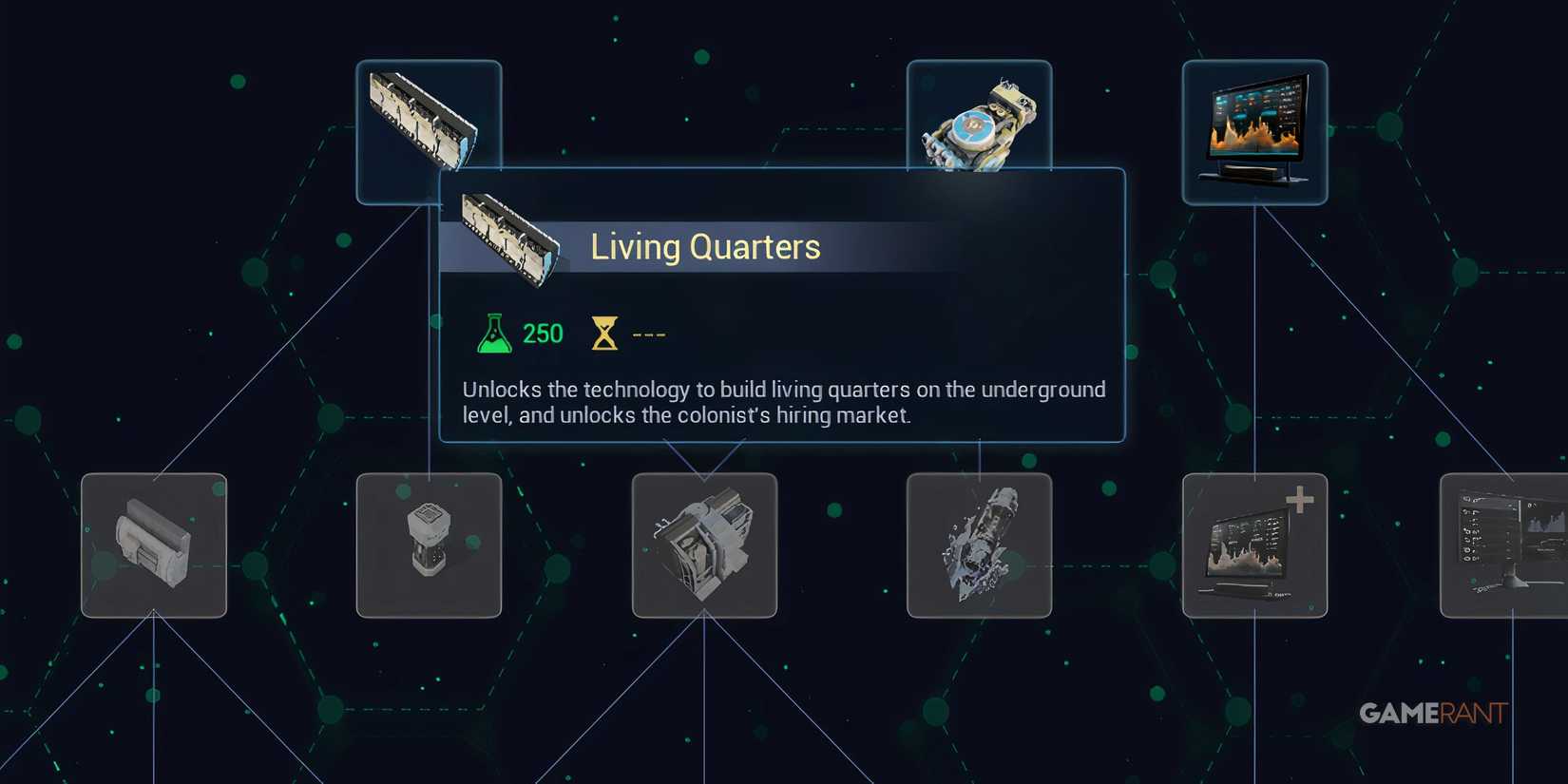
Task: Select the drilling machine tech node top center
Action: click(979, 124)
